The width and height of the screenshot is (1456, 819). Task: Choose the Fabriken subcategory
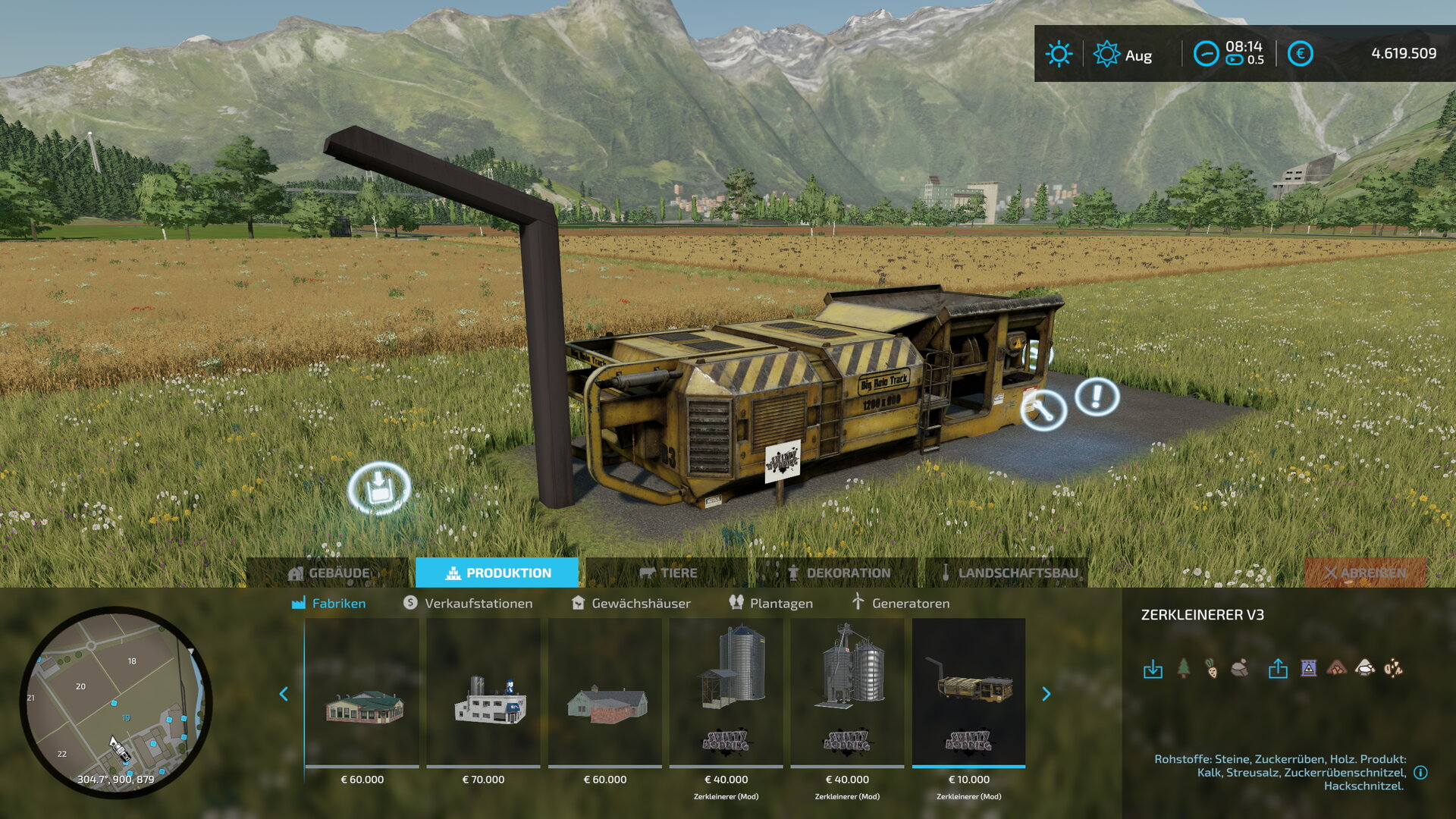329,603
